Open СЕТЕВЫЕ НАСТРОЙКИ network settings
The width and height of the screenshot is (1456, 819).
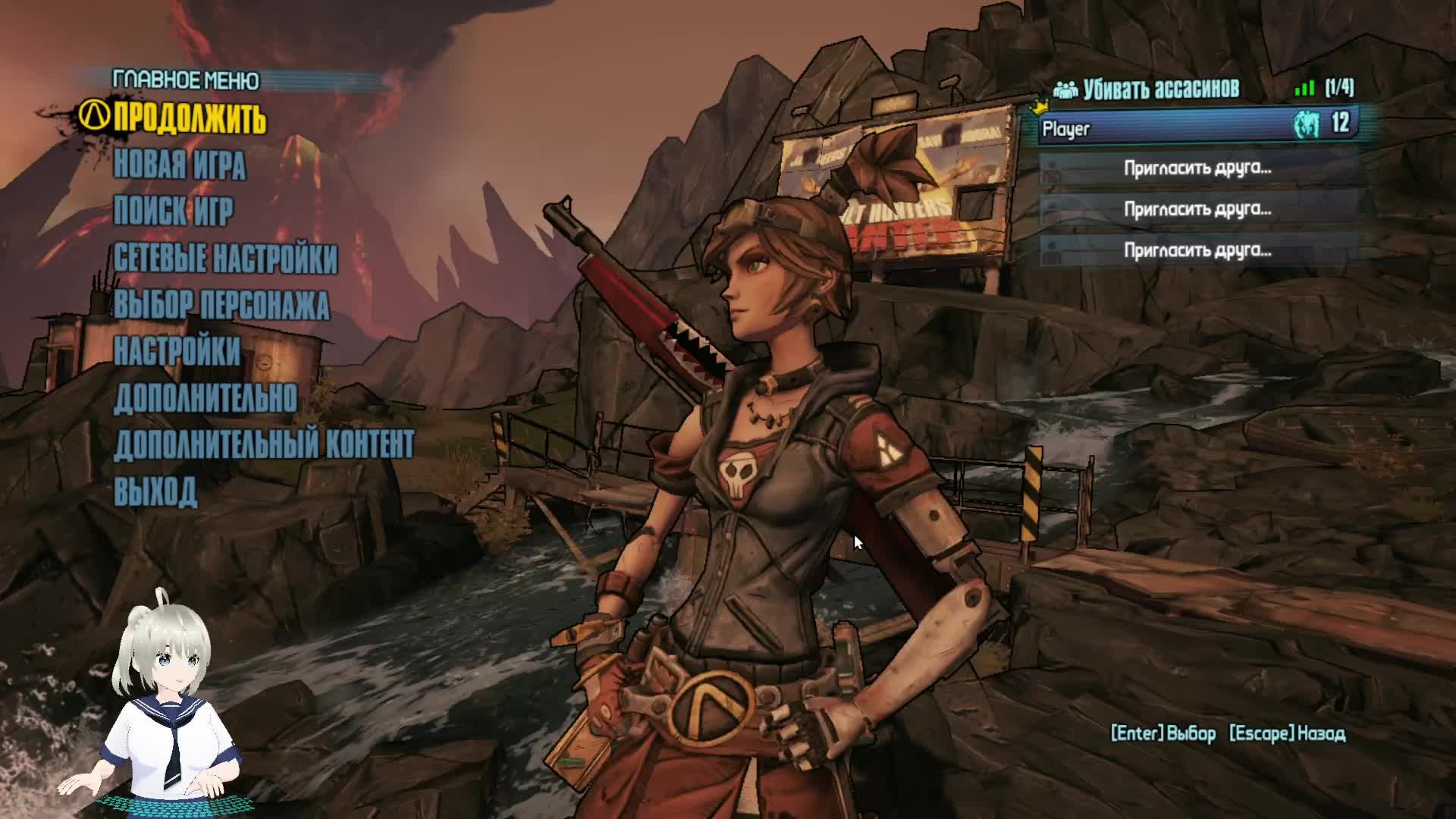[x=225, y=259]
